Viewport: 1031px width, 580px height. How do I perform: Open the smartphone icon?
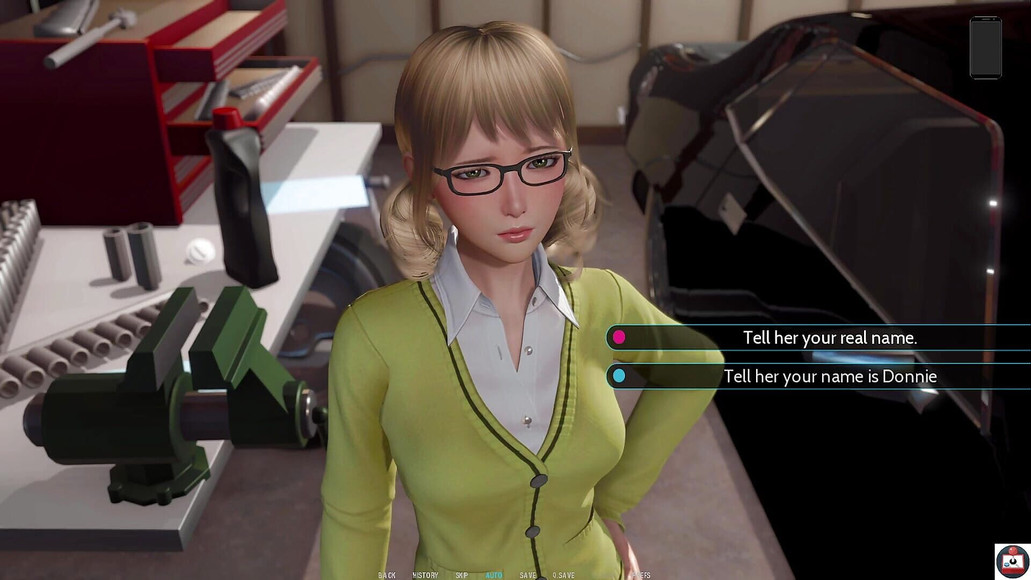[x=984, y=47]
